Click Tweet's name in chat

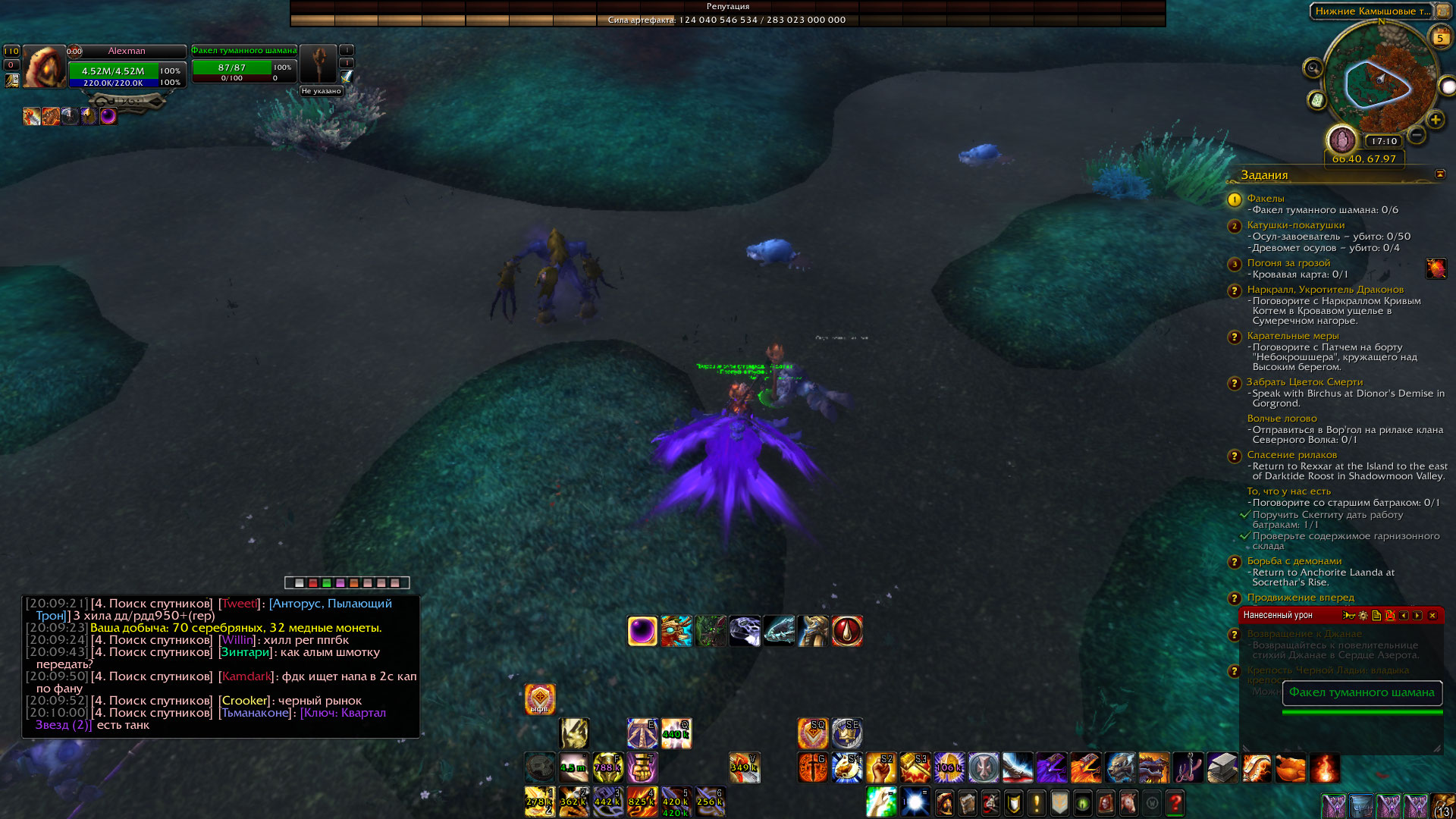[x=239, y=604]
